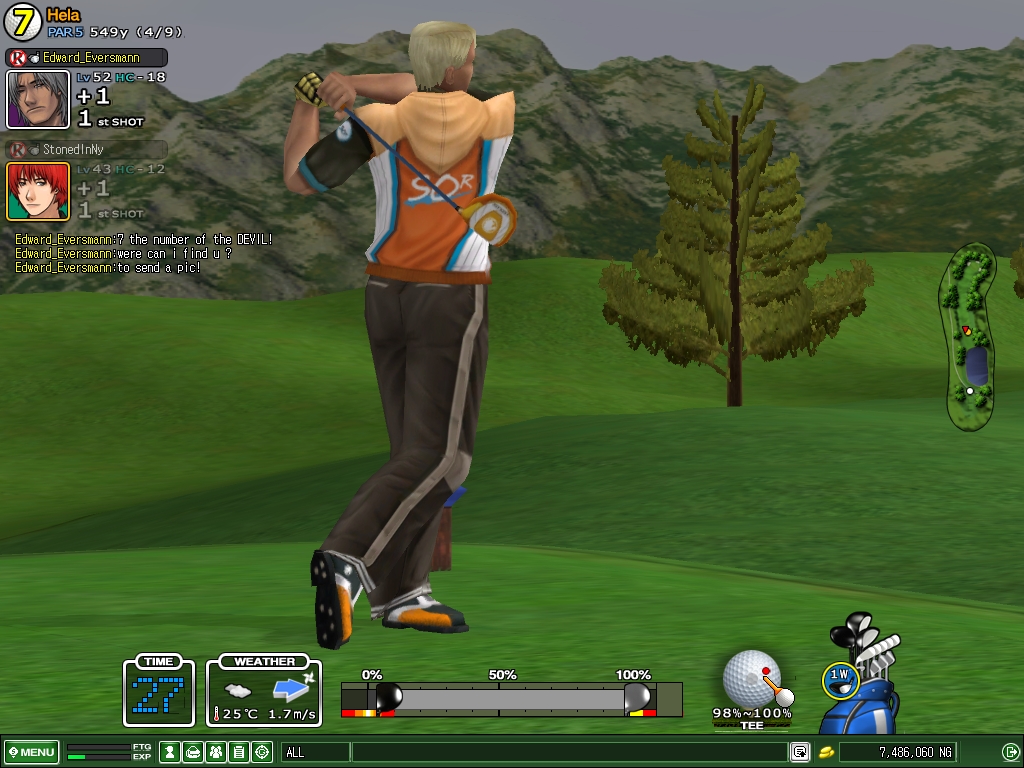The height and width of the screenshot is (768, 1024).
Task: Expand the chat log window button
Action: (x=800, y=752)
